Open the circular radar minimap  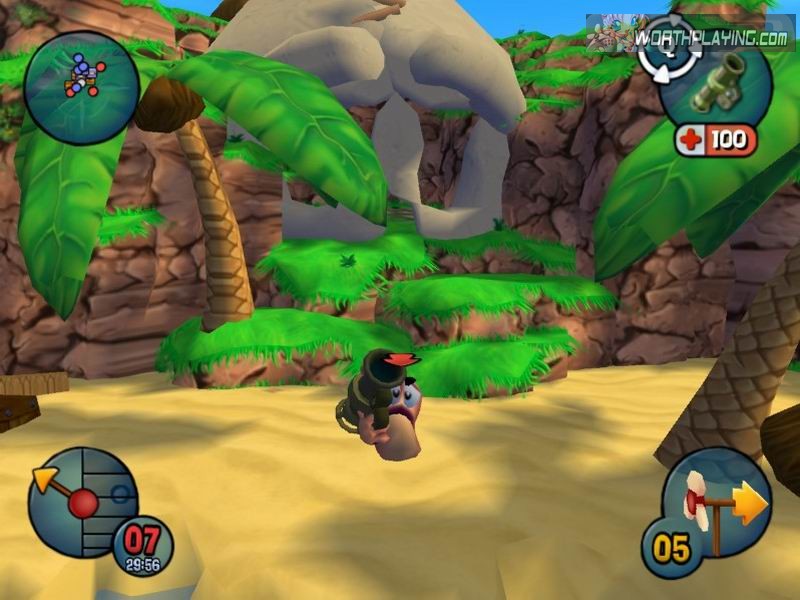[80, 88]
